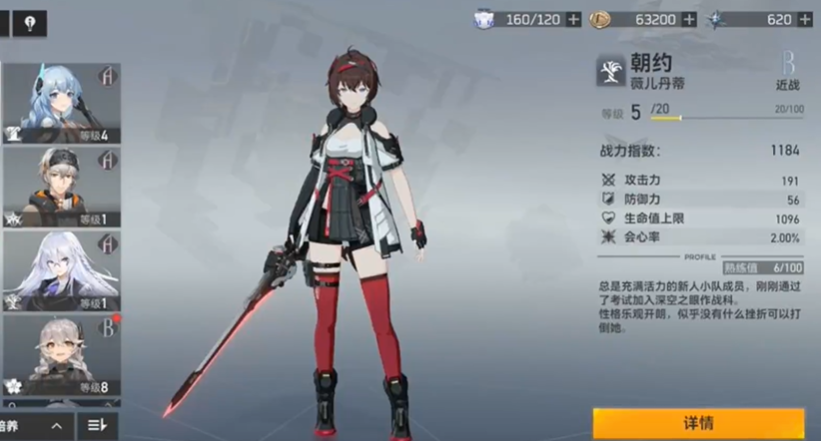The width and height of the screenshot is (821, 441).
Task: Choose the capped blond level 1 character
Action: (61, 187)
